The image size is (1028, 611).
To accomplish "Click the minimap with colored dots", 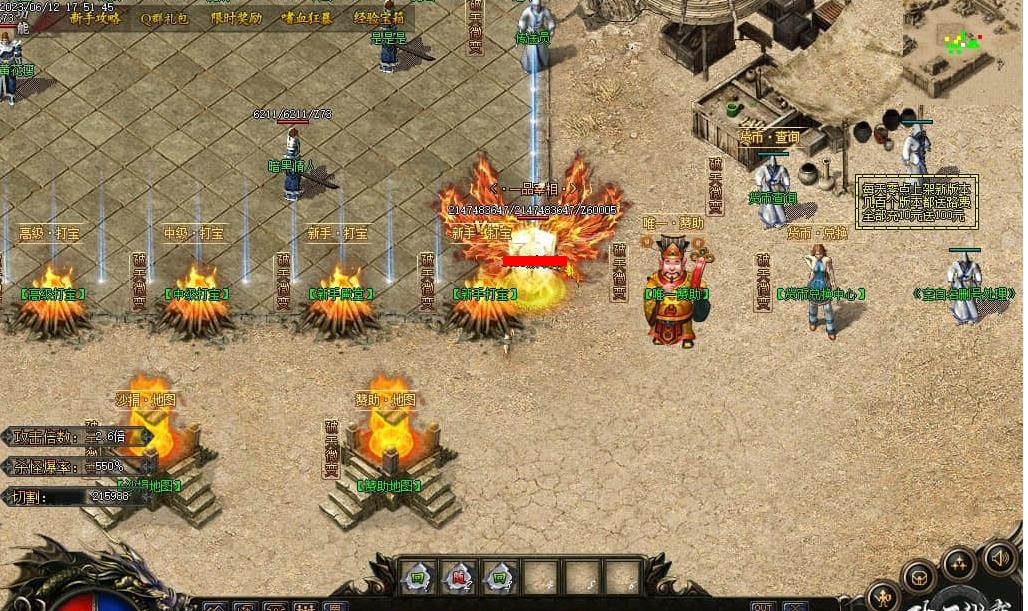I will [964, 41].
